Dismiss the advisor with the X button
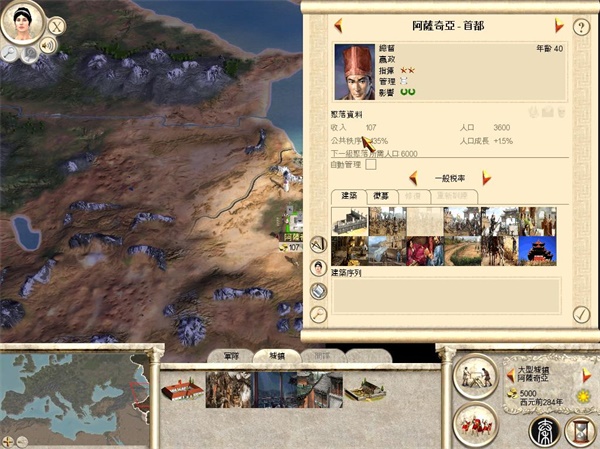600x449 pixels. click(x=57, y=26)
